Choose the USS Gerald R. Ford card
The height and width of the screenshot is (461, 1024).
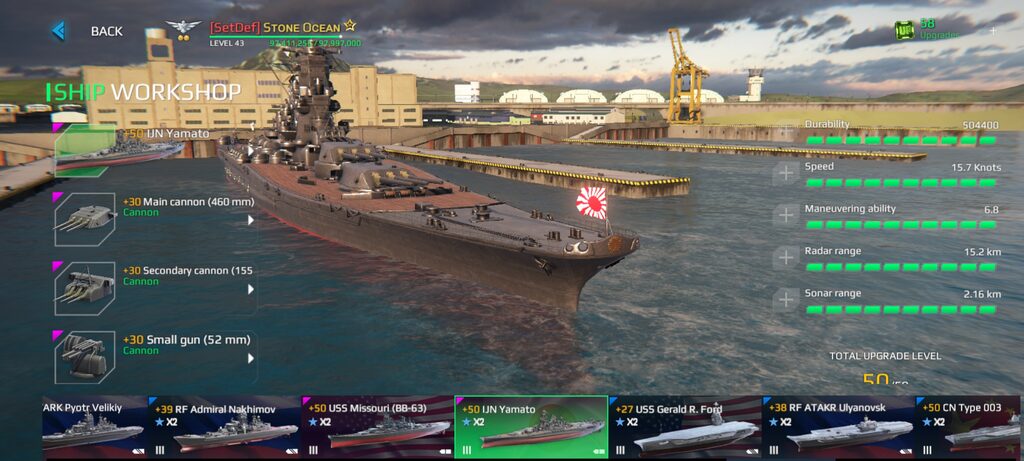click(x=684, y=427)
